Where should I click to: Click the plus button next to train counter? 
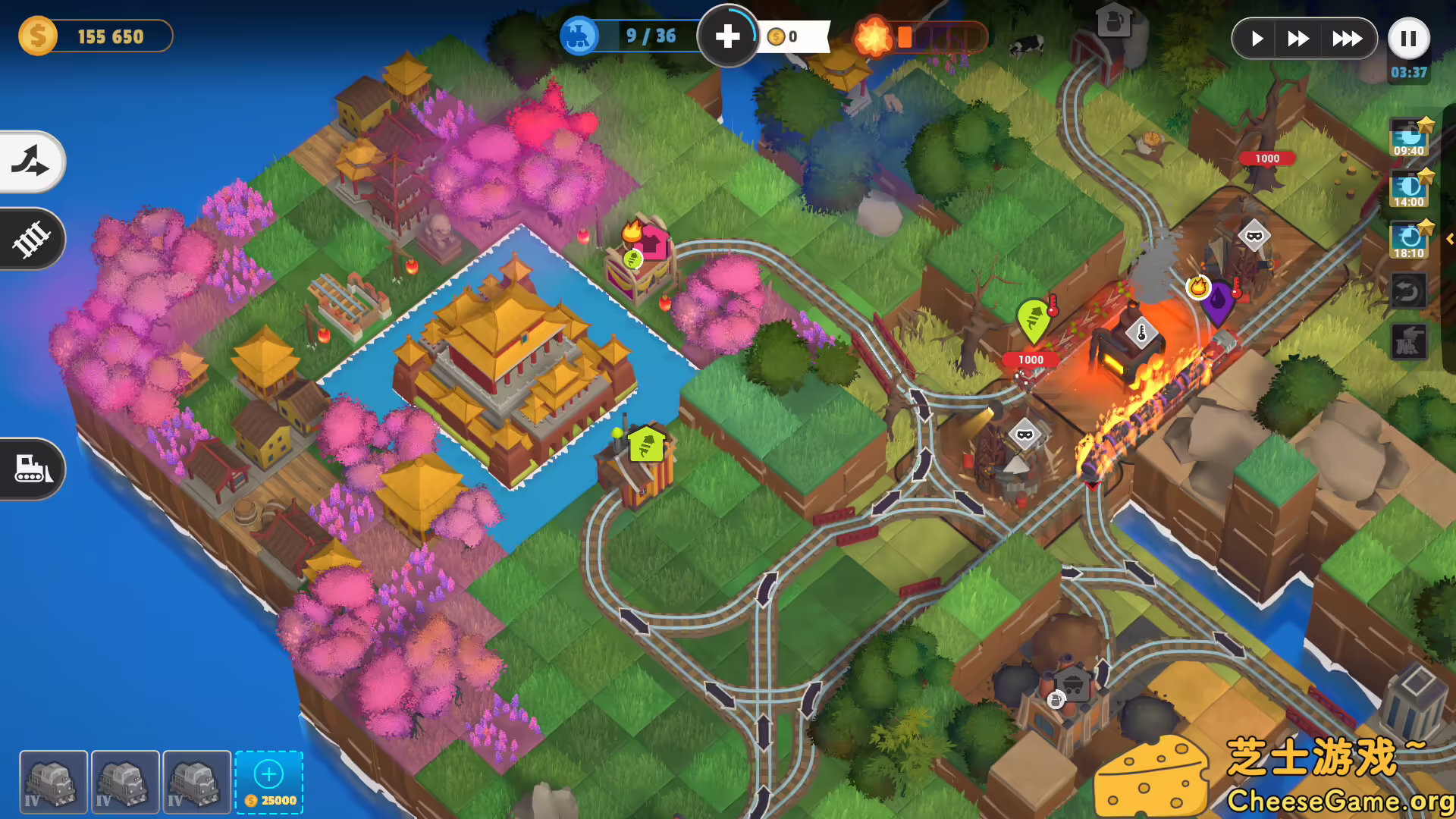[x=728, y=33]
